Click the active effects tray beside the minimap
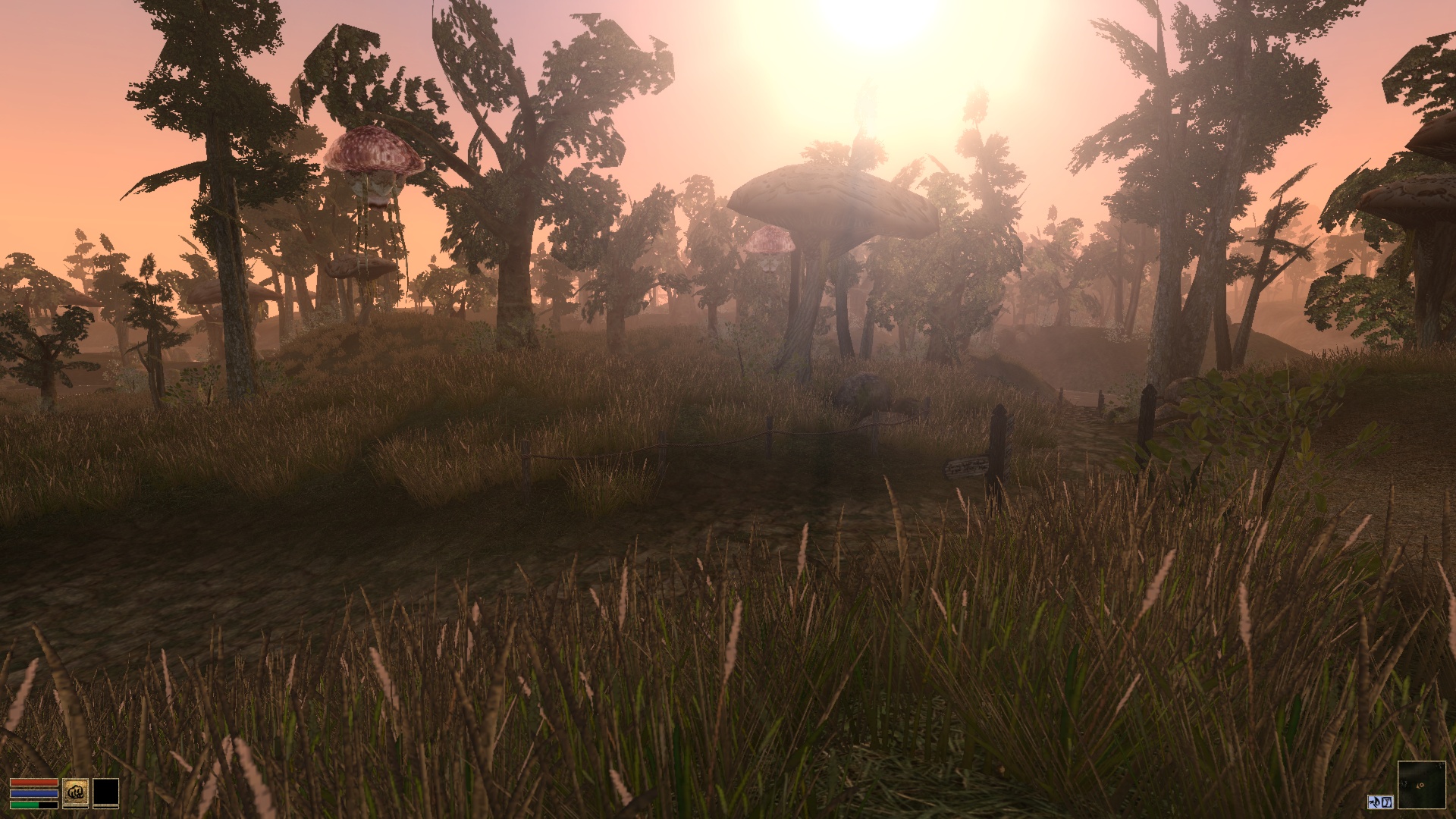 (x=1380, y=802)
